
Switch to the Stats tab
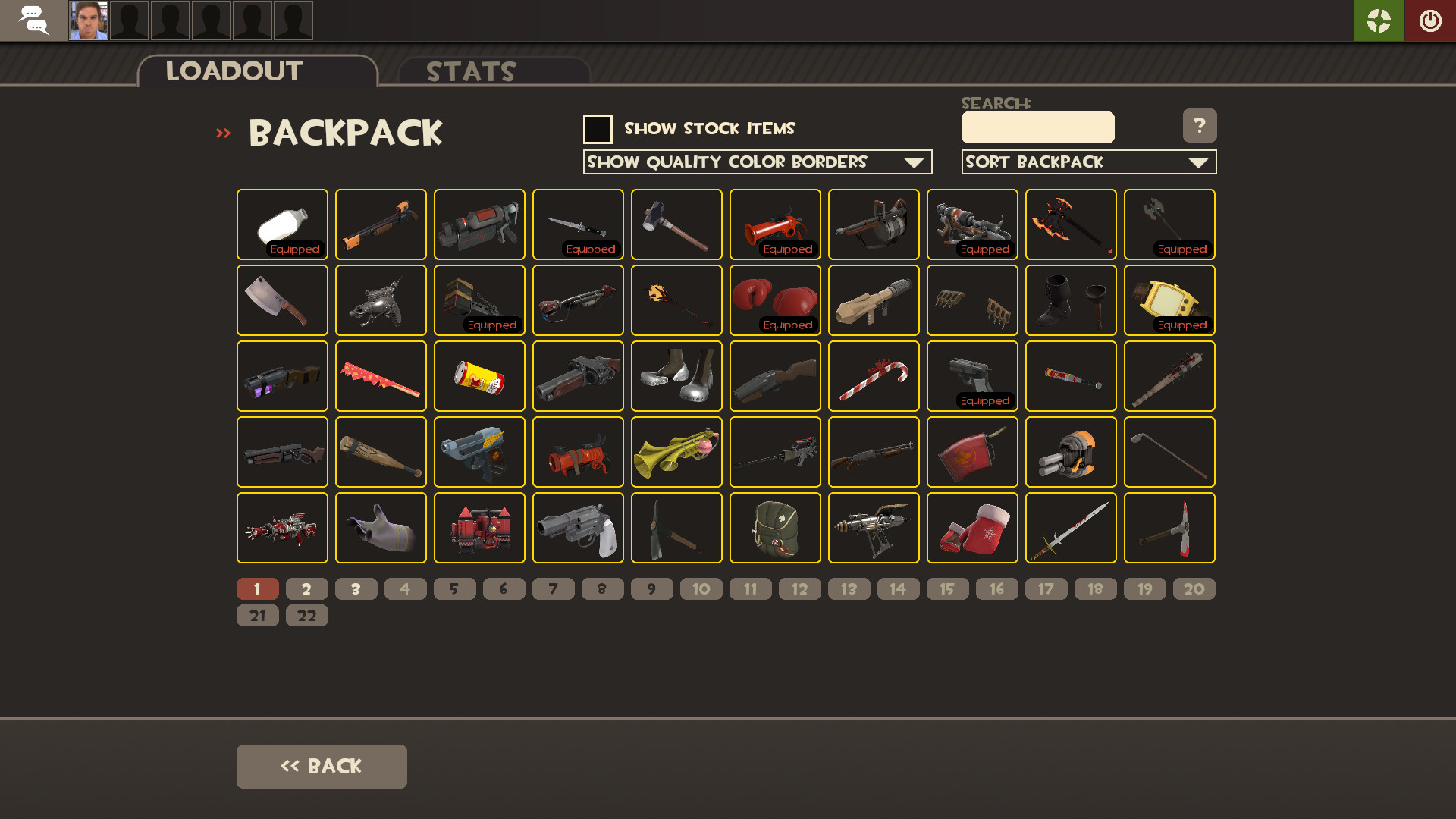(470, 72)
